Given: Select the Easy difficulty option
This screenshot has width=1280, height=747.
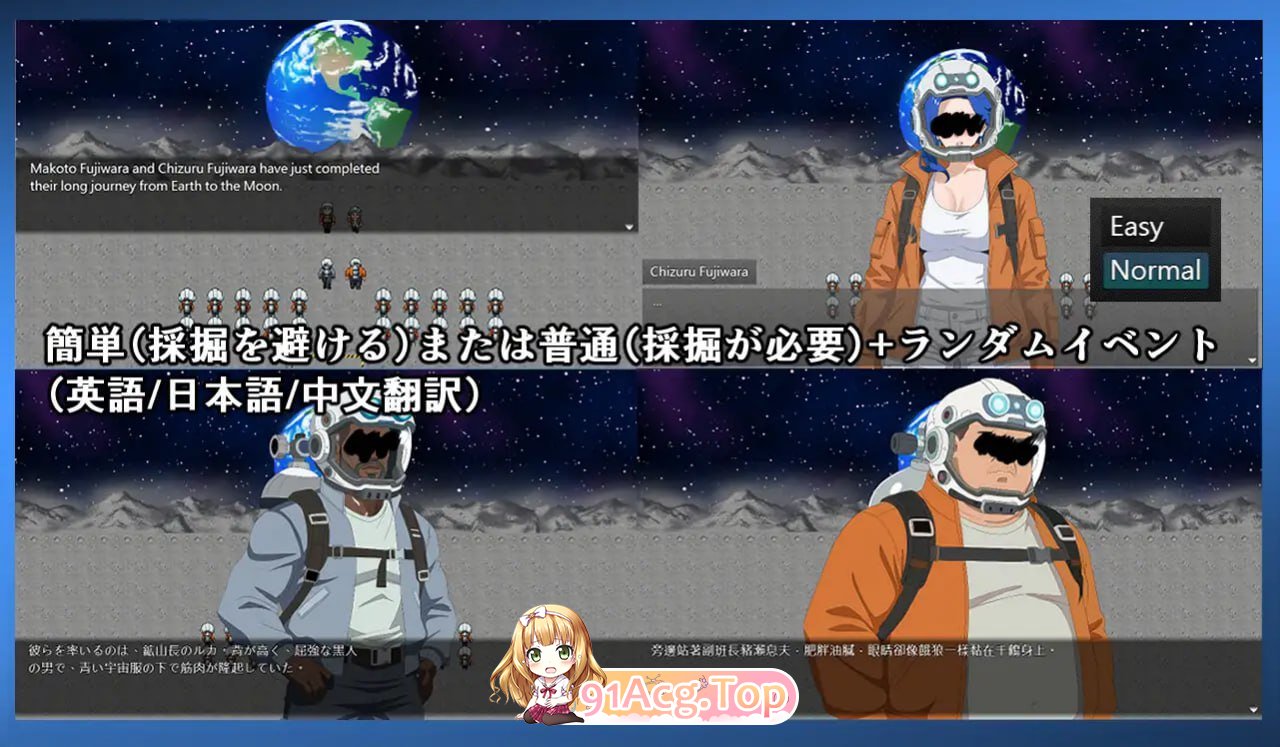Looking at the screenshot, I should (1137, 226).
